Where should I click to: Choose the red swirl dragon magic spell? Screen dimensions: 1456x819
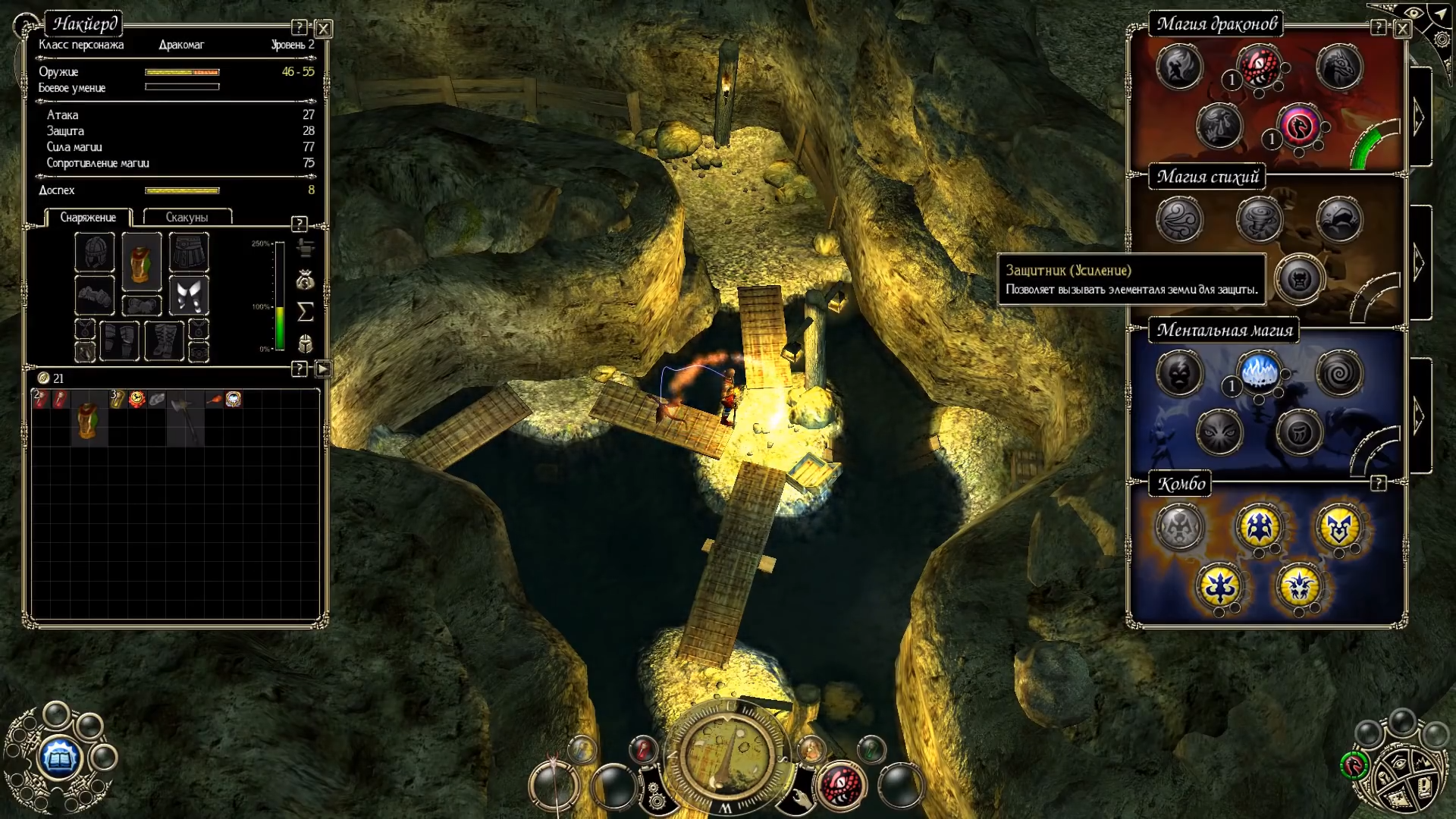[x=1299, y=126]
